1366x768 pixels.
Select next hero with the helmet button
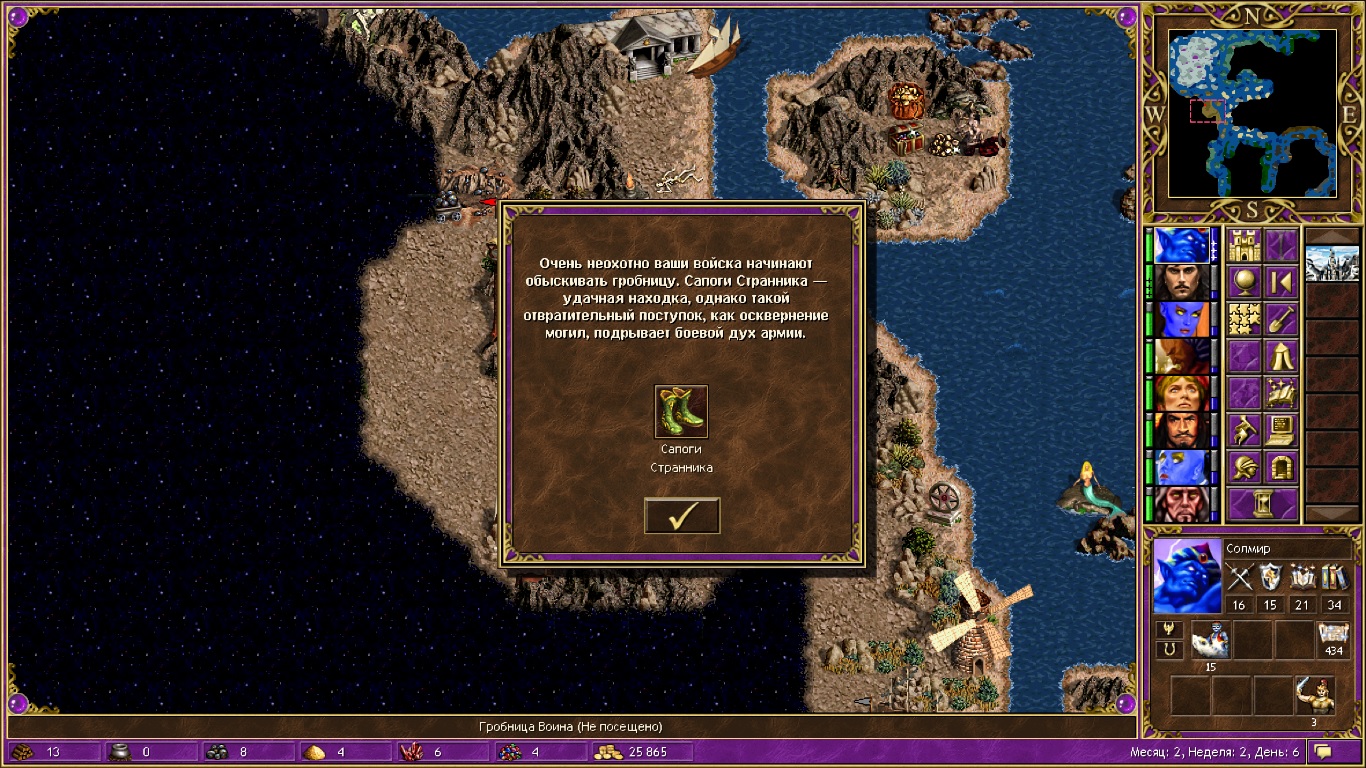1244,466
